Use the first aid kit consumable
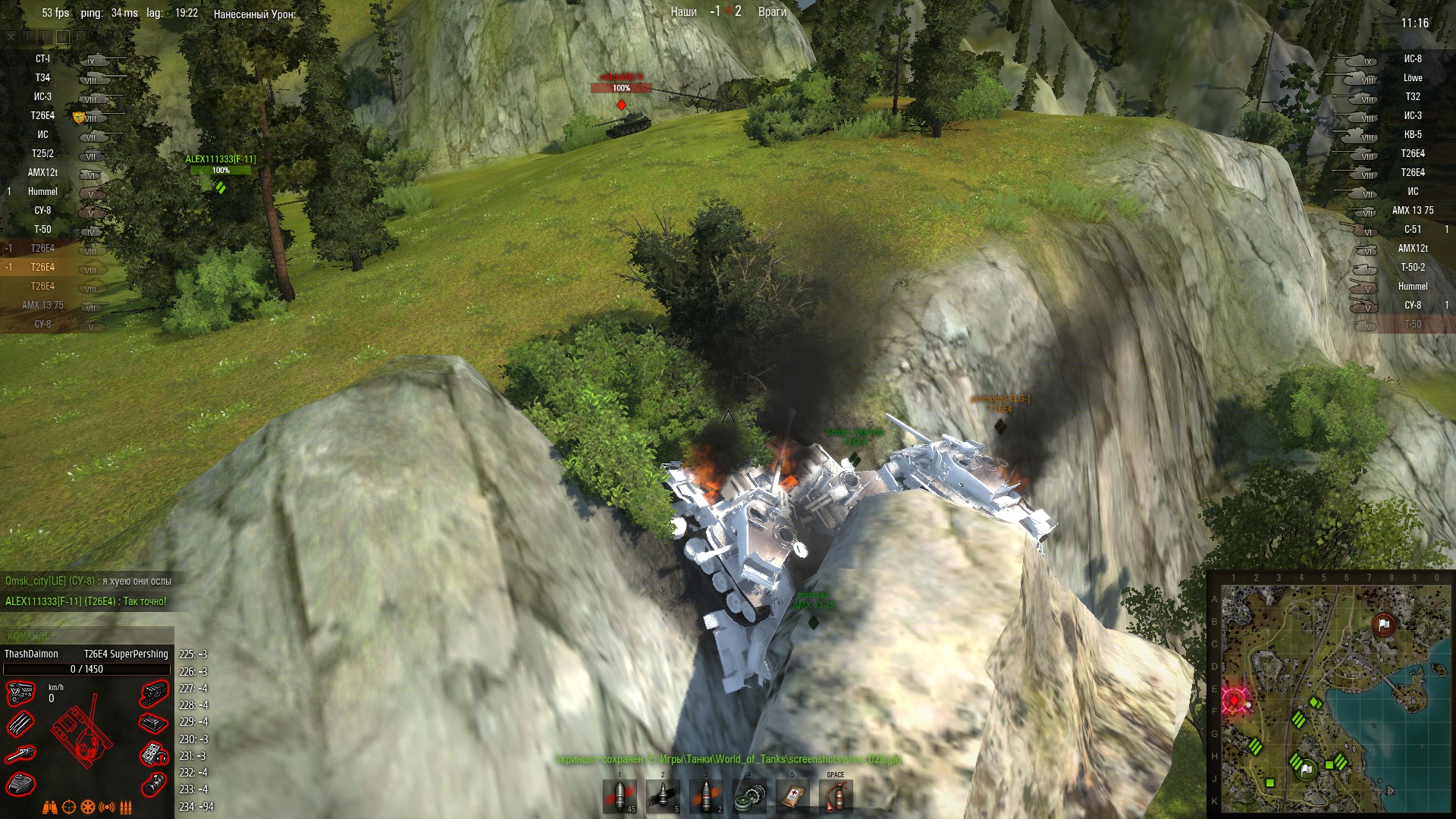1456x819 pixels. 793,797
